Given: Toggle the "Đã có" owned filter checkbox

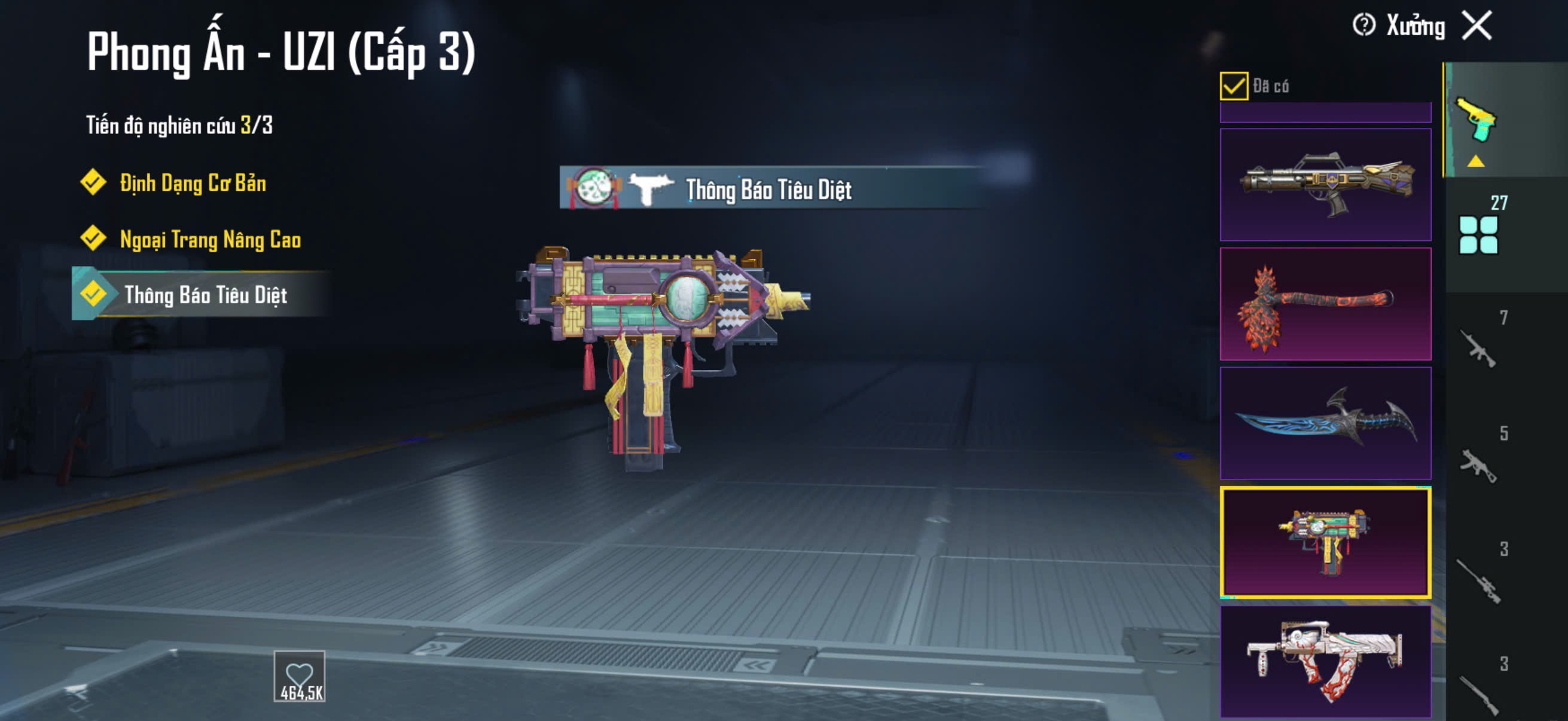Looking at the screenshot, I should point(1233,85).
